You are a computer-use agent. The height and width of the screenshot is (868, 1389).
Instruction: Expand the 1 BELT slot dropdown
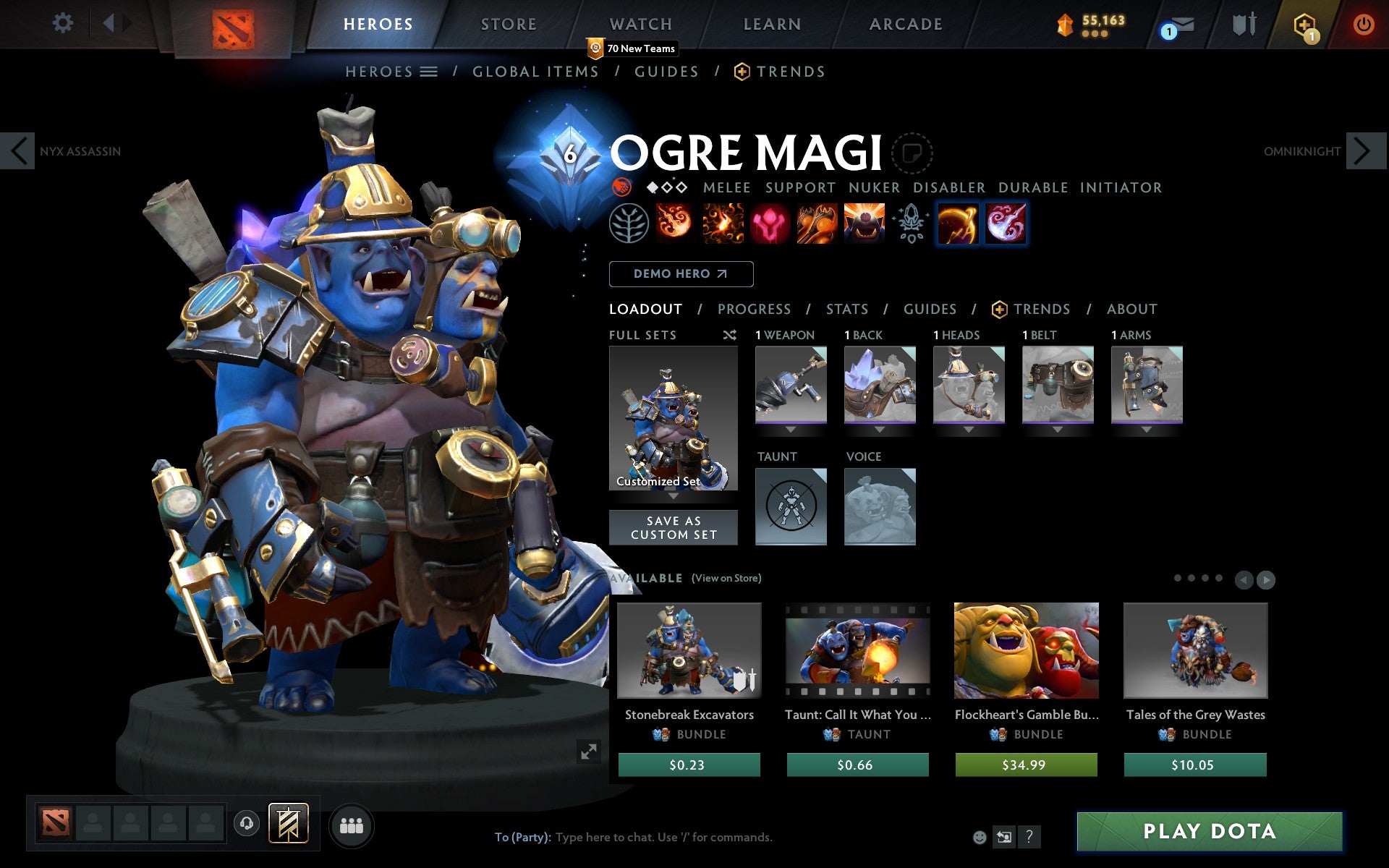1058,429
